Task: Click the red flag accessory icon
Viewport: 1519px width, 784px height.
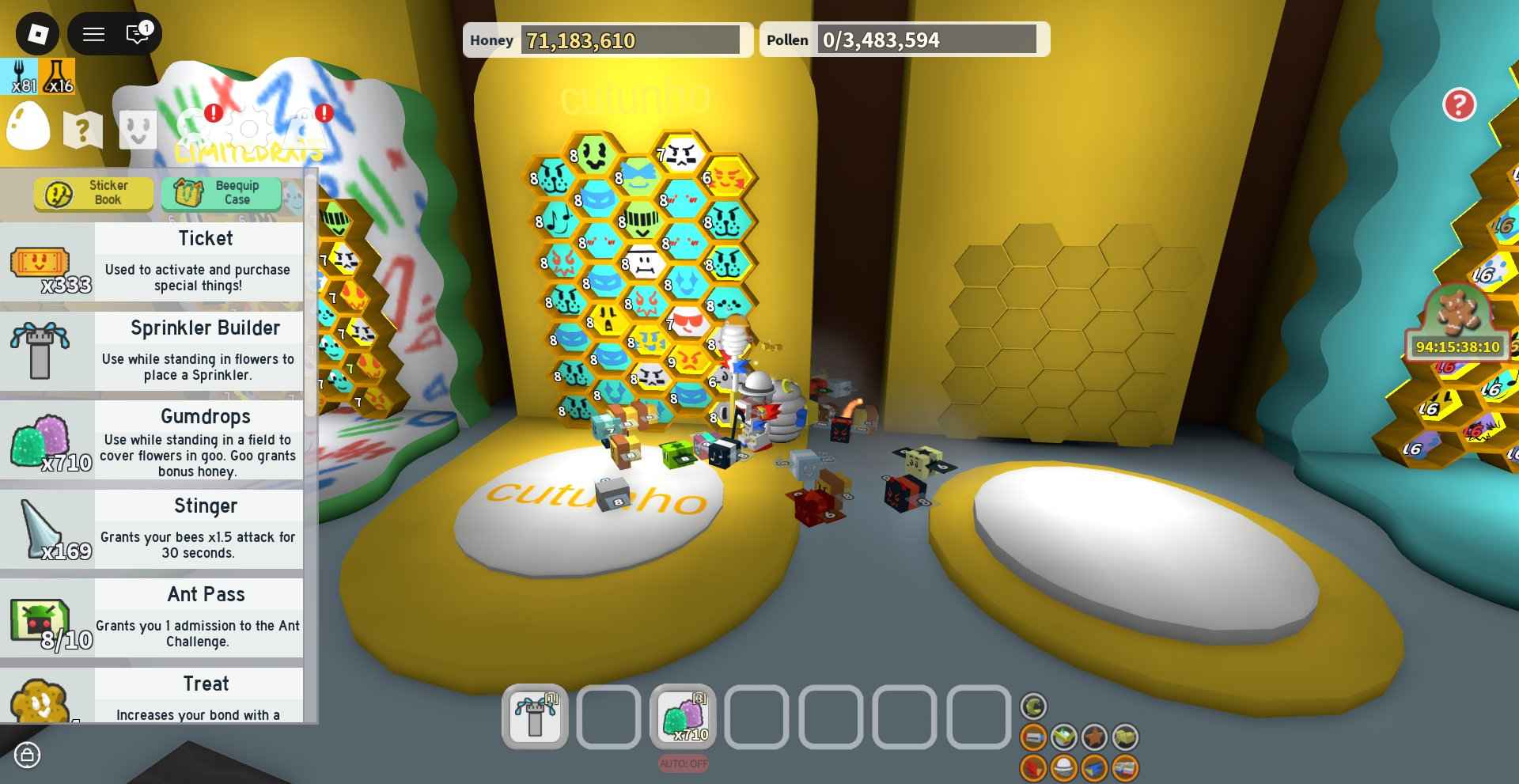Action: click(x=1033, y=768)
